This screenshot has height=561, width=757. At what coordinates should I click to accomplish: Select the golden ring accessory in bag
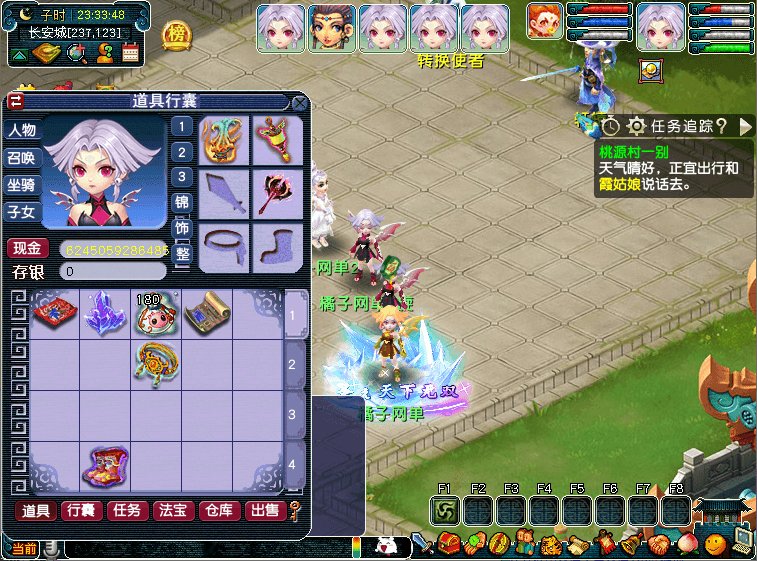pyautogui.click(x=155, y=361)
